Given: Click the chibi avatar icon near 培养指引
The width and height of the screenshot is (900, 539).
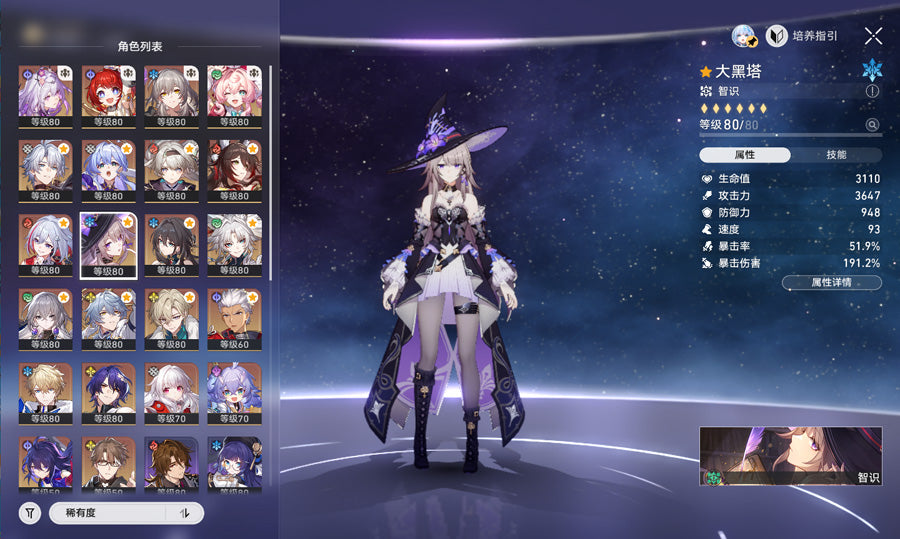Looking at the screenshot, I should click(744, 36).
